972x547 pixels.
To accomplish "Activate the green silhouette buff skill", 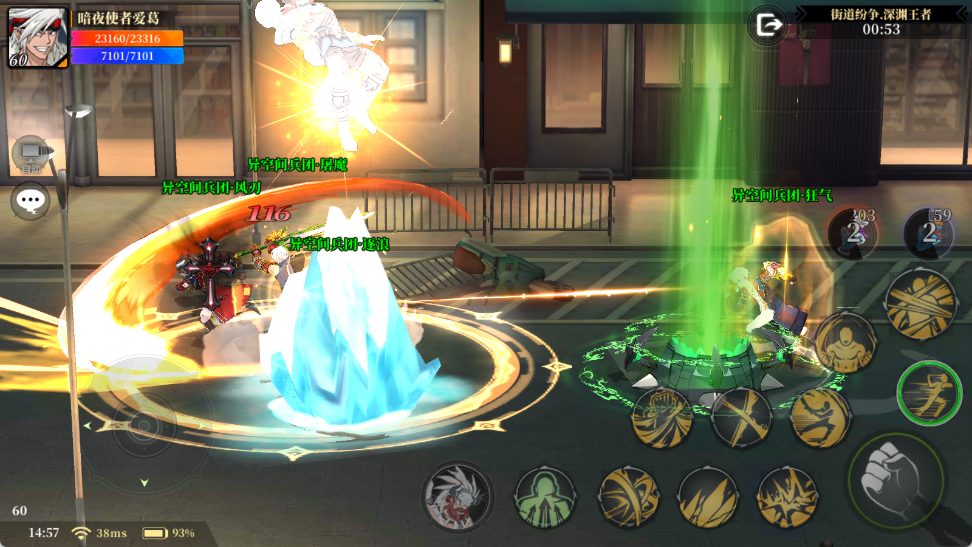I will point(545,497).
